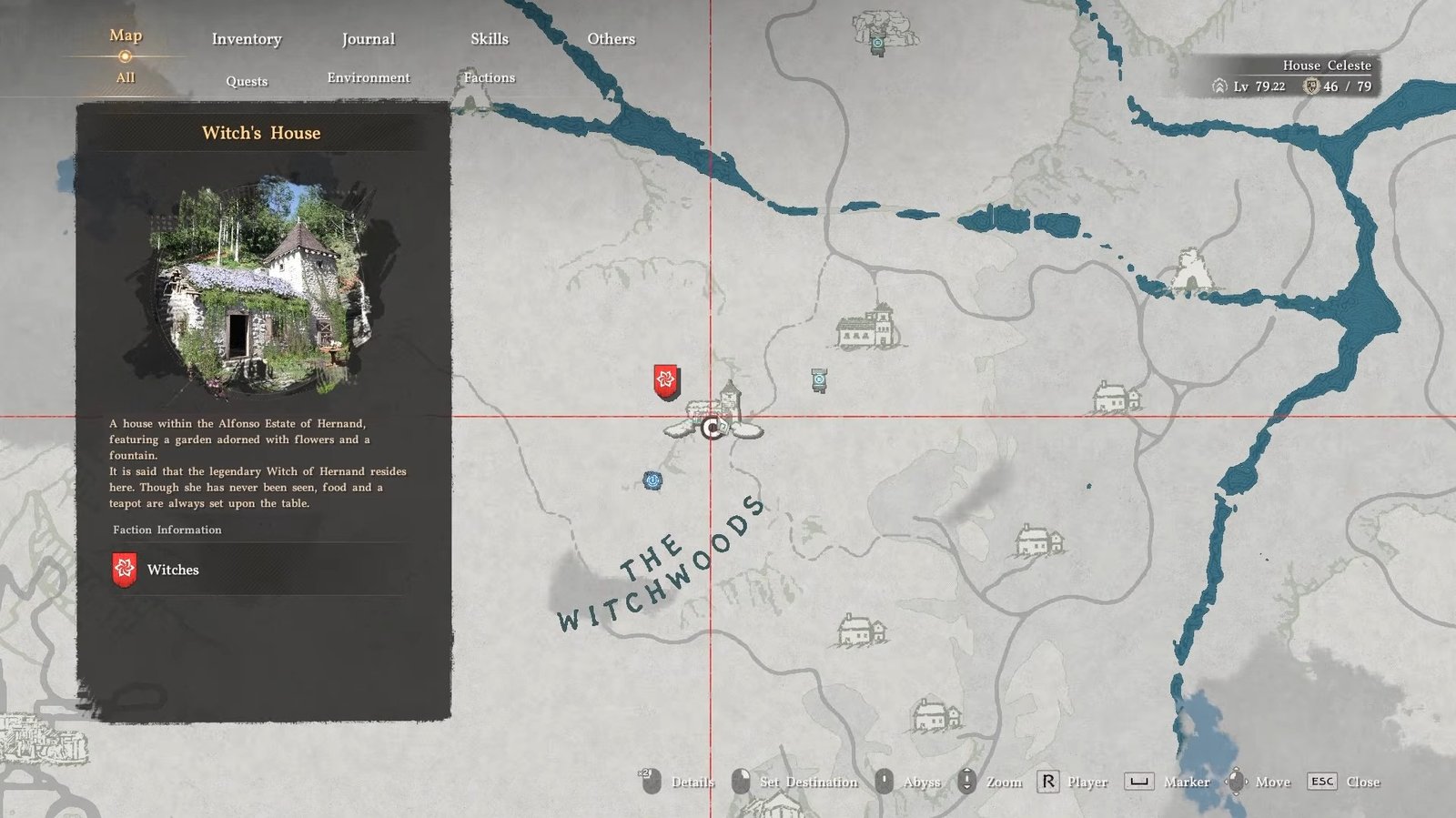Image resolution: width=1456 pixels, height=818 pixels.
Task: Click the red Witches faction map marker
Action: pos(666,381)
